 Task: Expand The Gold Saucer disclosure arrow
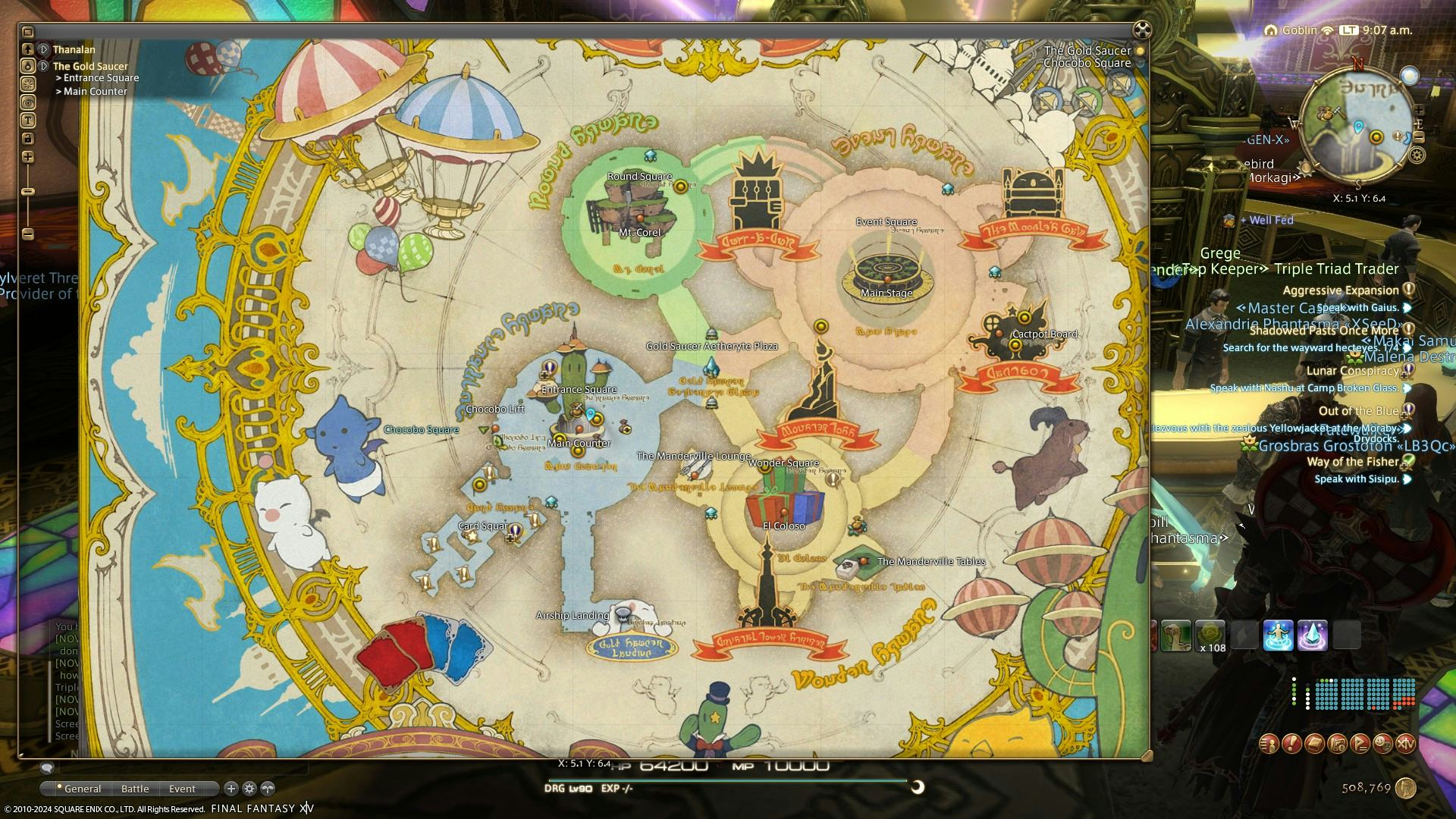tap(44, 67)
